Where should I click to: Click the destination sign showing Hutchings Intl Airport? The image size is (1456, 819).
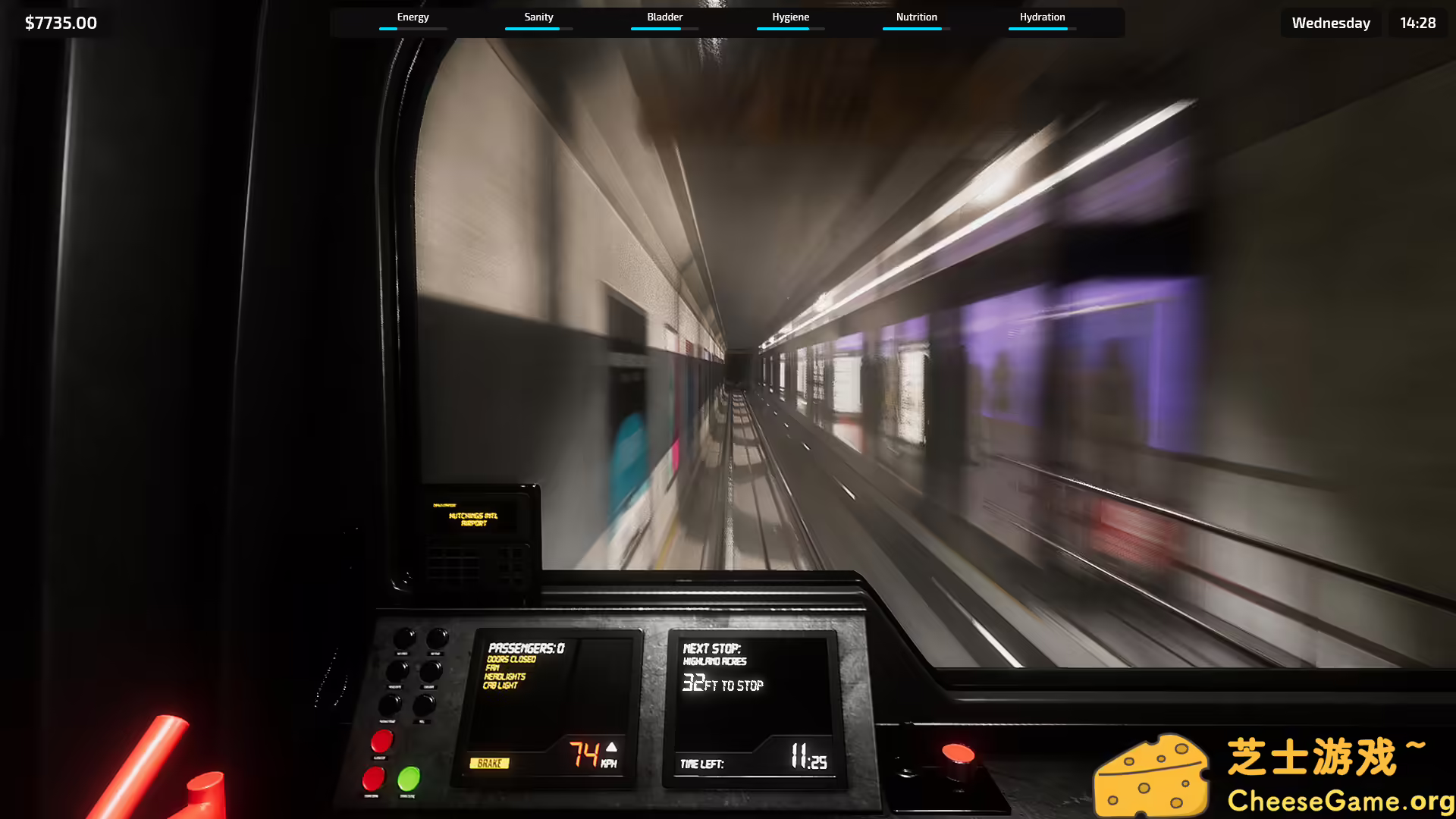(474, 519)
